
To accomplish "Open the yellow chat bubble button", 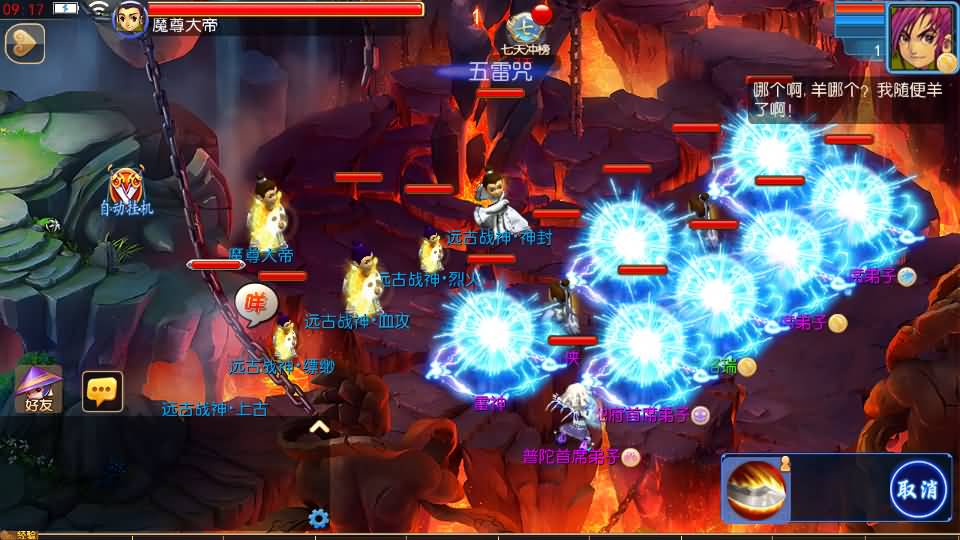I will [102, 391].
